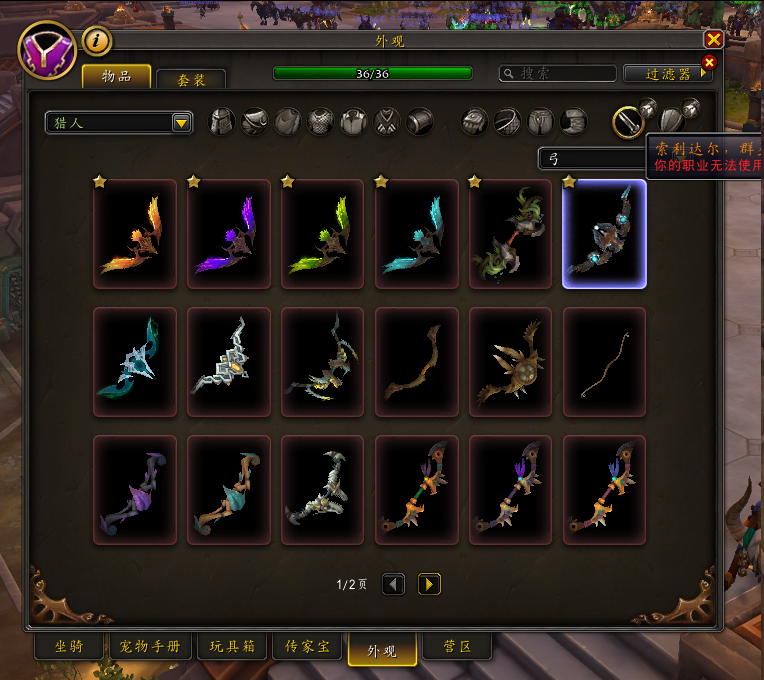Open the 弓 weapon type dropdown

point(592,158)
